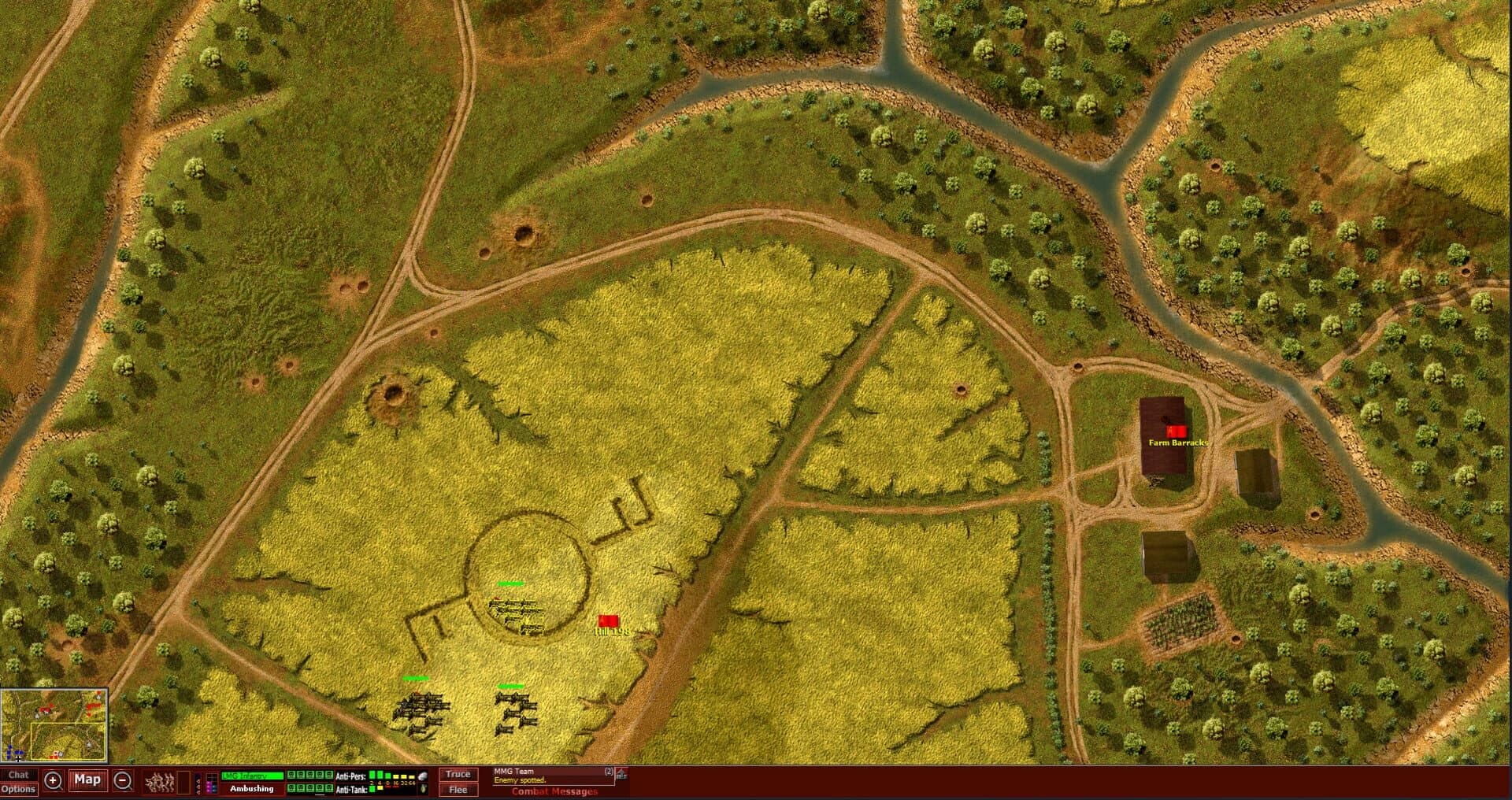Image resolution: width=1512 pixels, height=800 pixels.
Task: Toggle the LMG Infantry selection bar
Action: (251, 775)
